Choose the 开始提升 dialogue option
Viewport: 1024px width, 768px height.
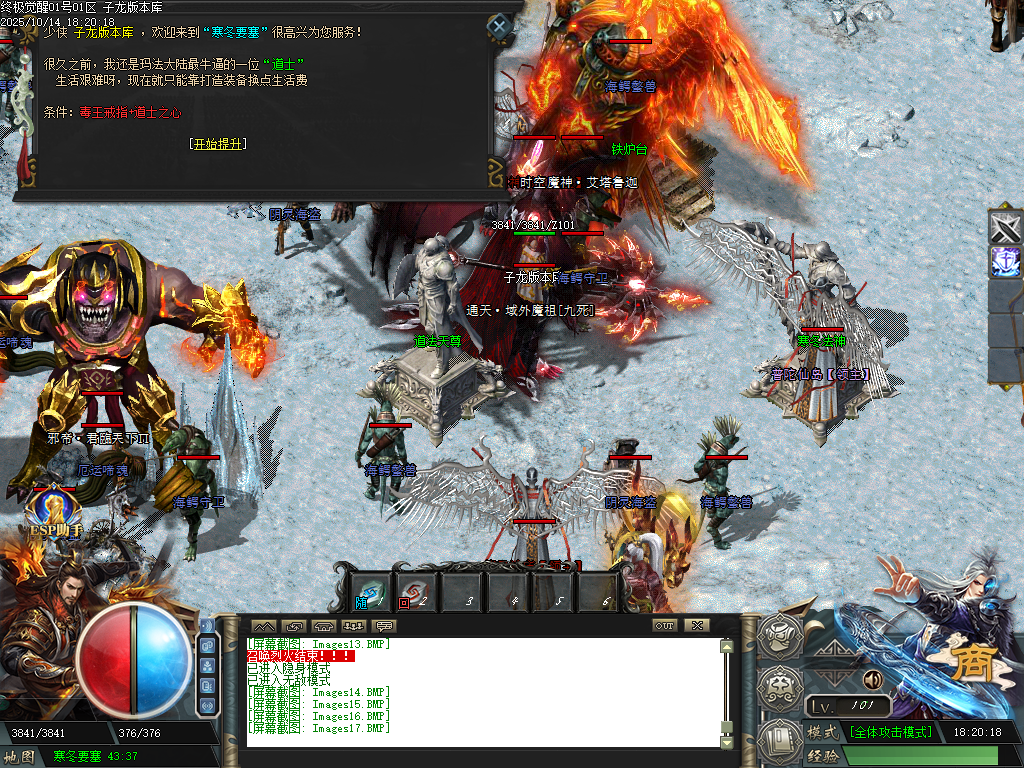[217, 144]
